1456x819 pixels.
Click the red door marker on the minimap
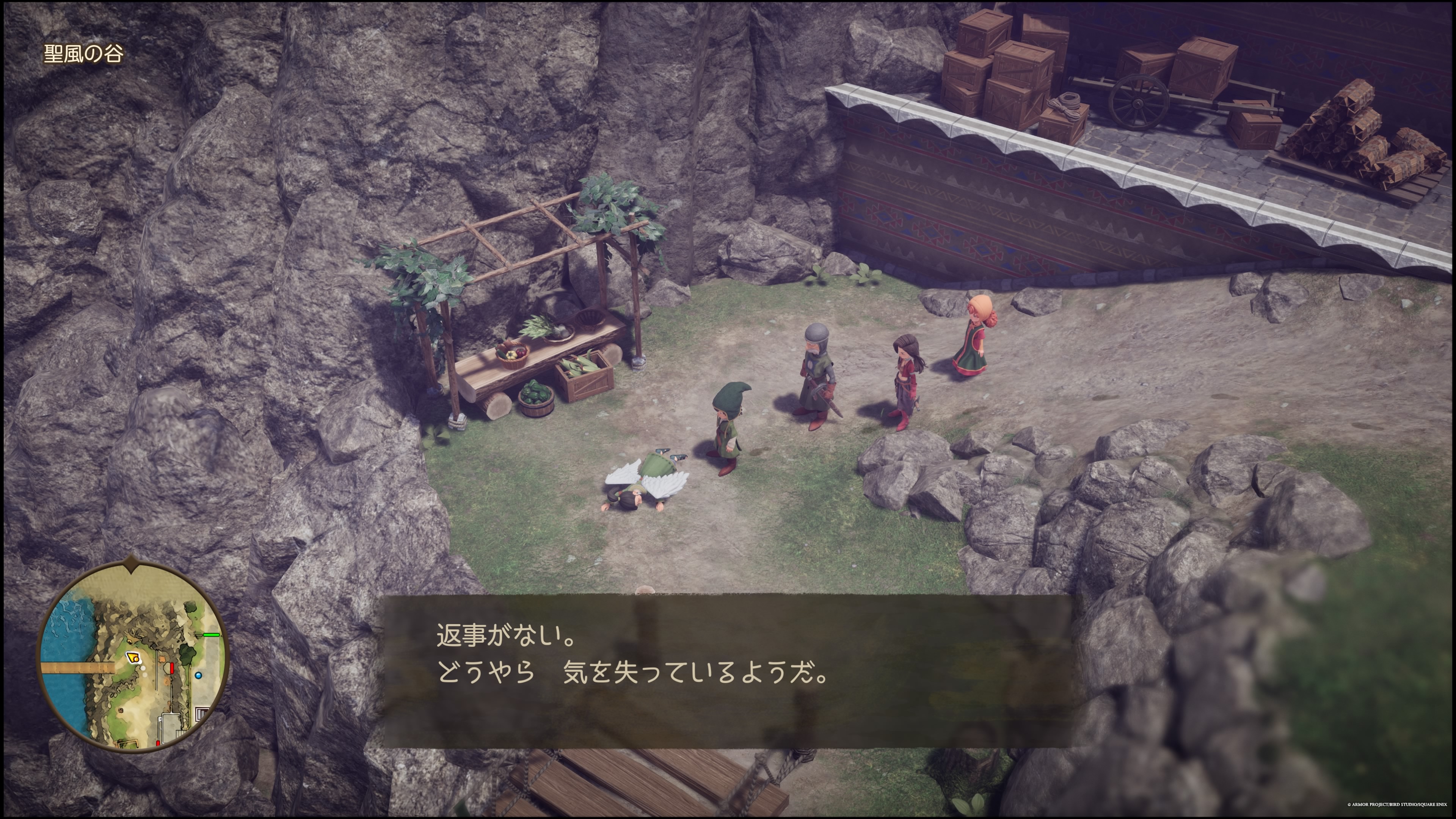pyautogui.click(x=172, y=668)
